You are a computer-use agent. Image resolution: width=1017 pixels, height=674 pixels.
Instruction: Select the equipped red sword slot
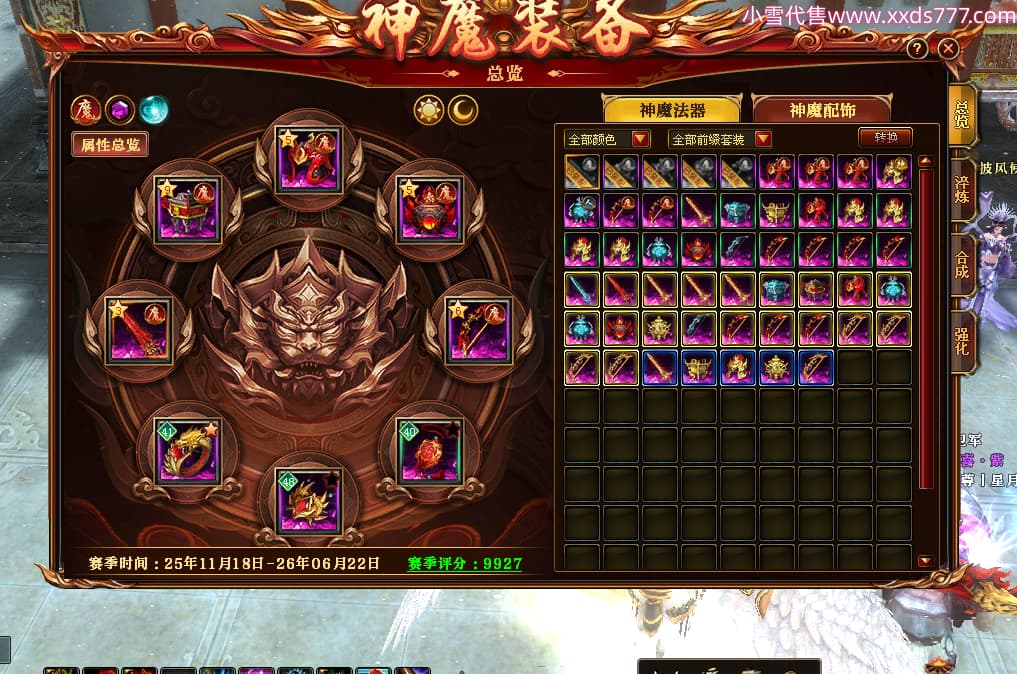139,329
